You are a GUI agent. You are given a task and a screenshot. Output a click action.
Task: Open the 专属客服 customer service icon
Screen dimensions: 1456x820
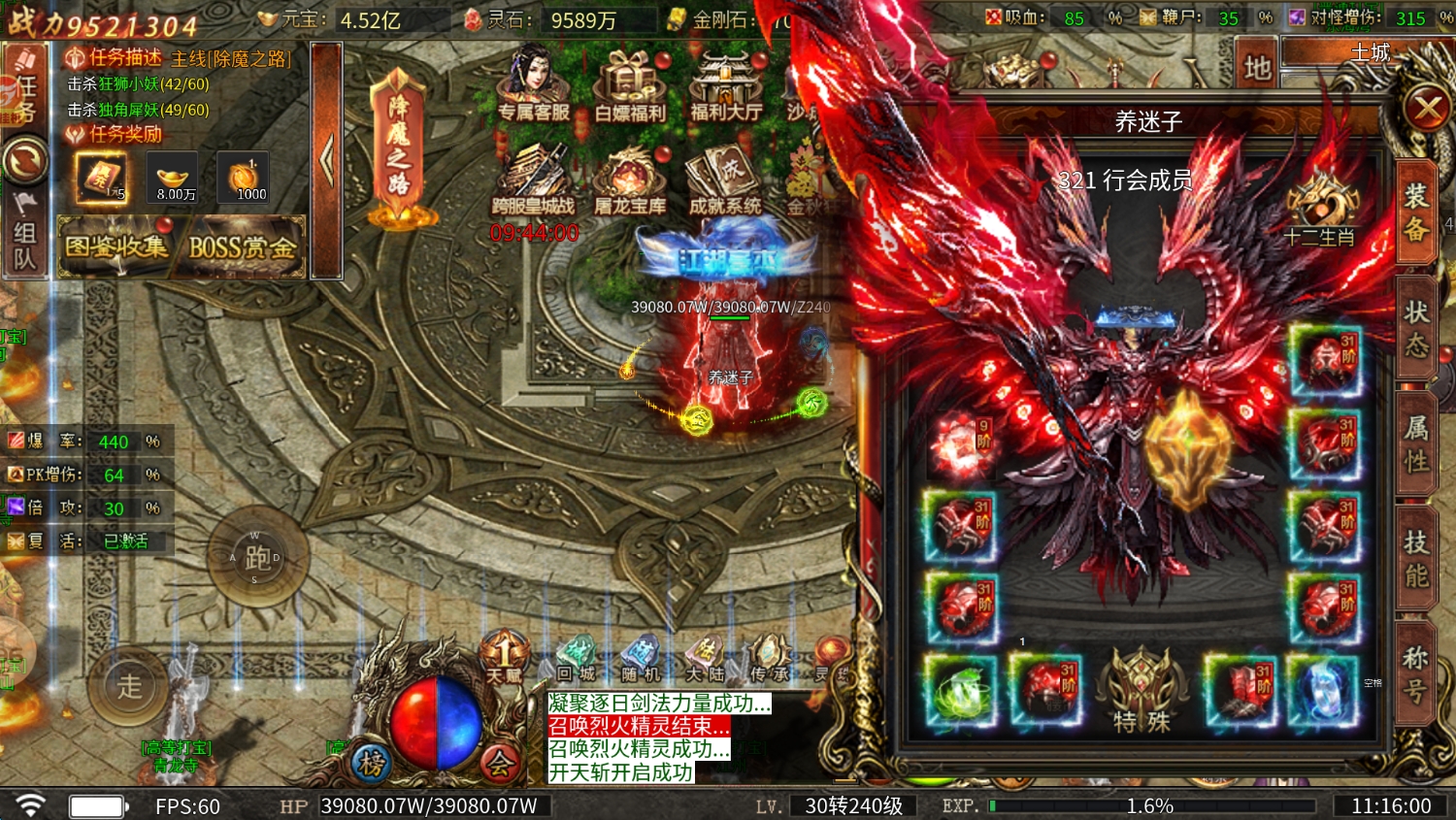533,85
